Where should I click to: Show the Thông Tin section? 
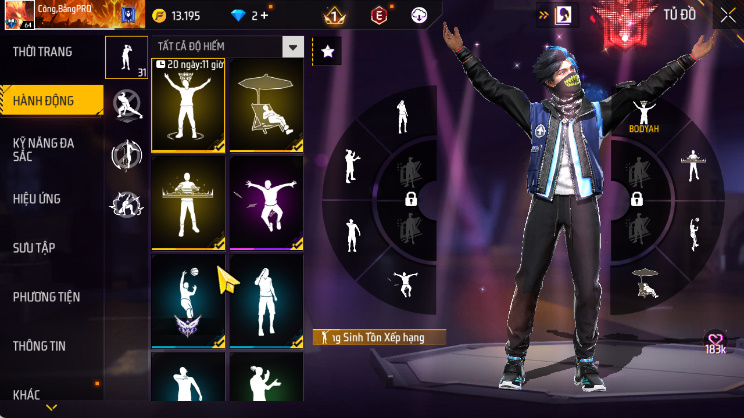pyautogui.click(x=39, y=346)
